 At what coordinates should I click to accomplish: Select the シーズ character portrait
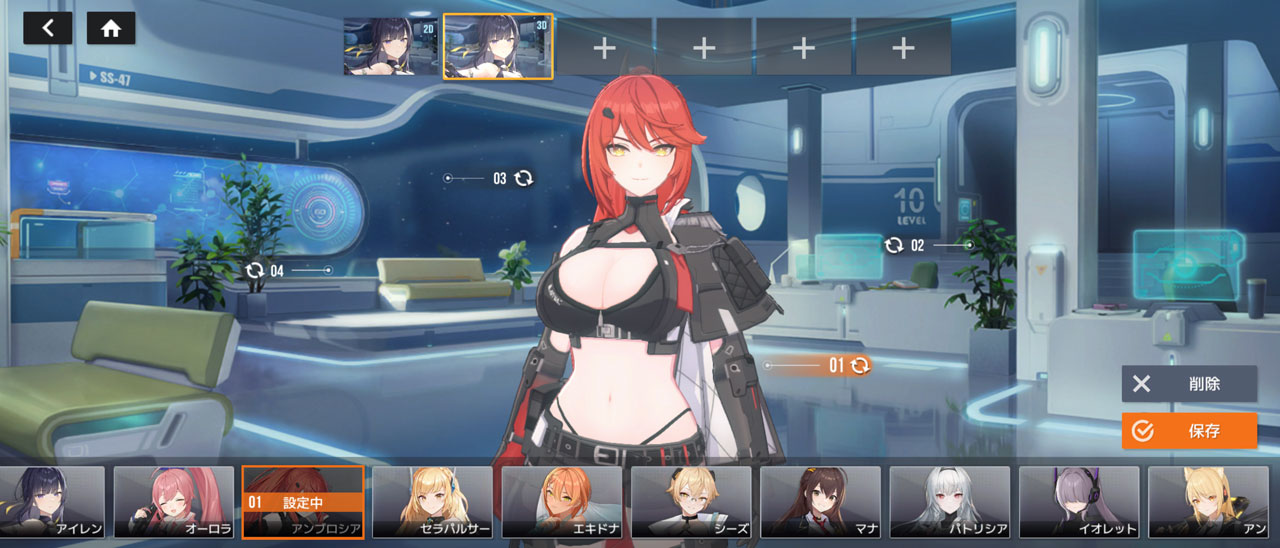691,502
